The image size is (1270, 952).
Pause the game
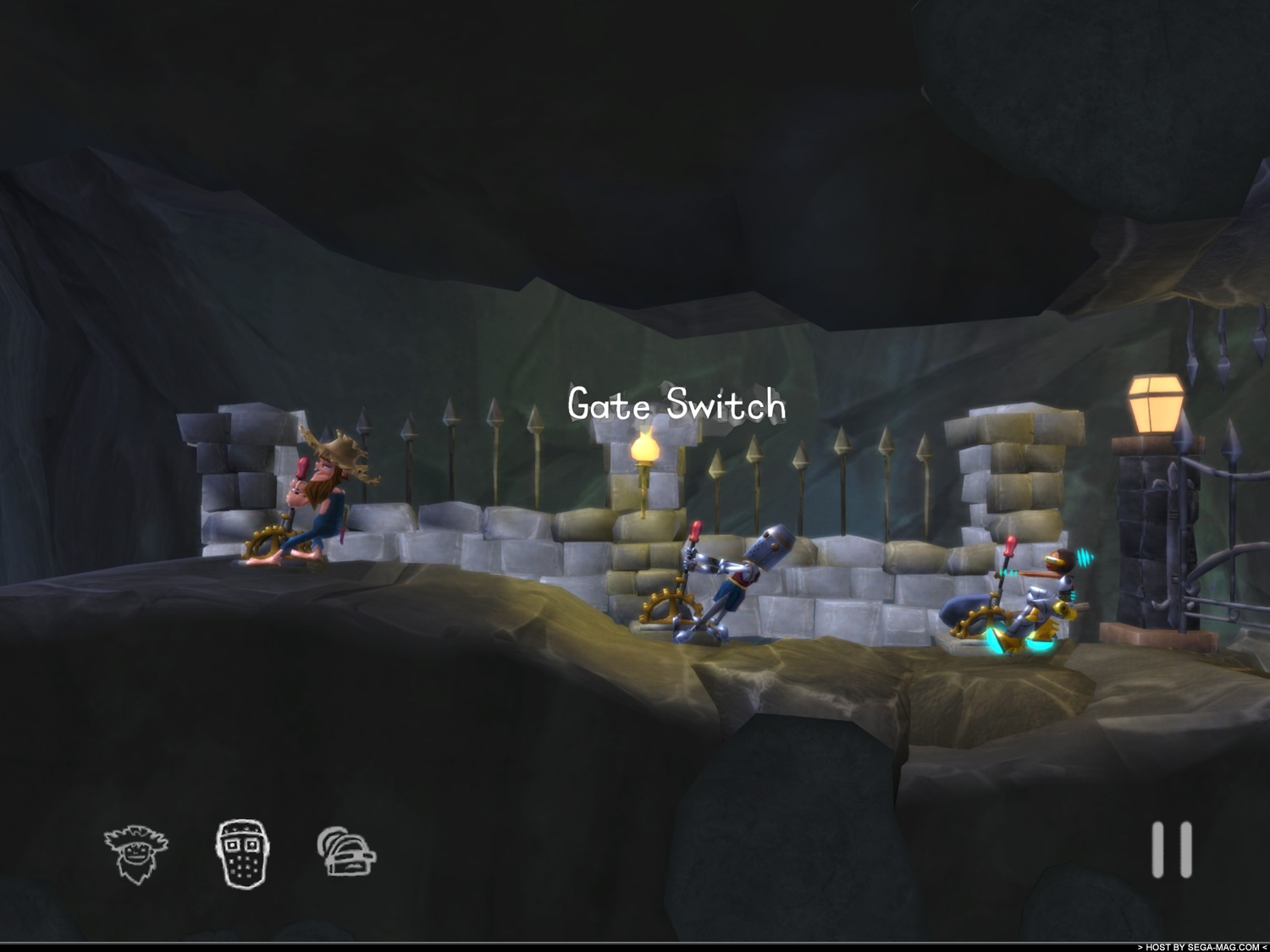coord(1172,849)
